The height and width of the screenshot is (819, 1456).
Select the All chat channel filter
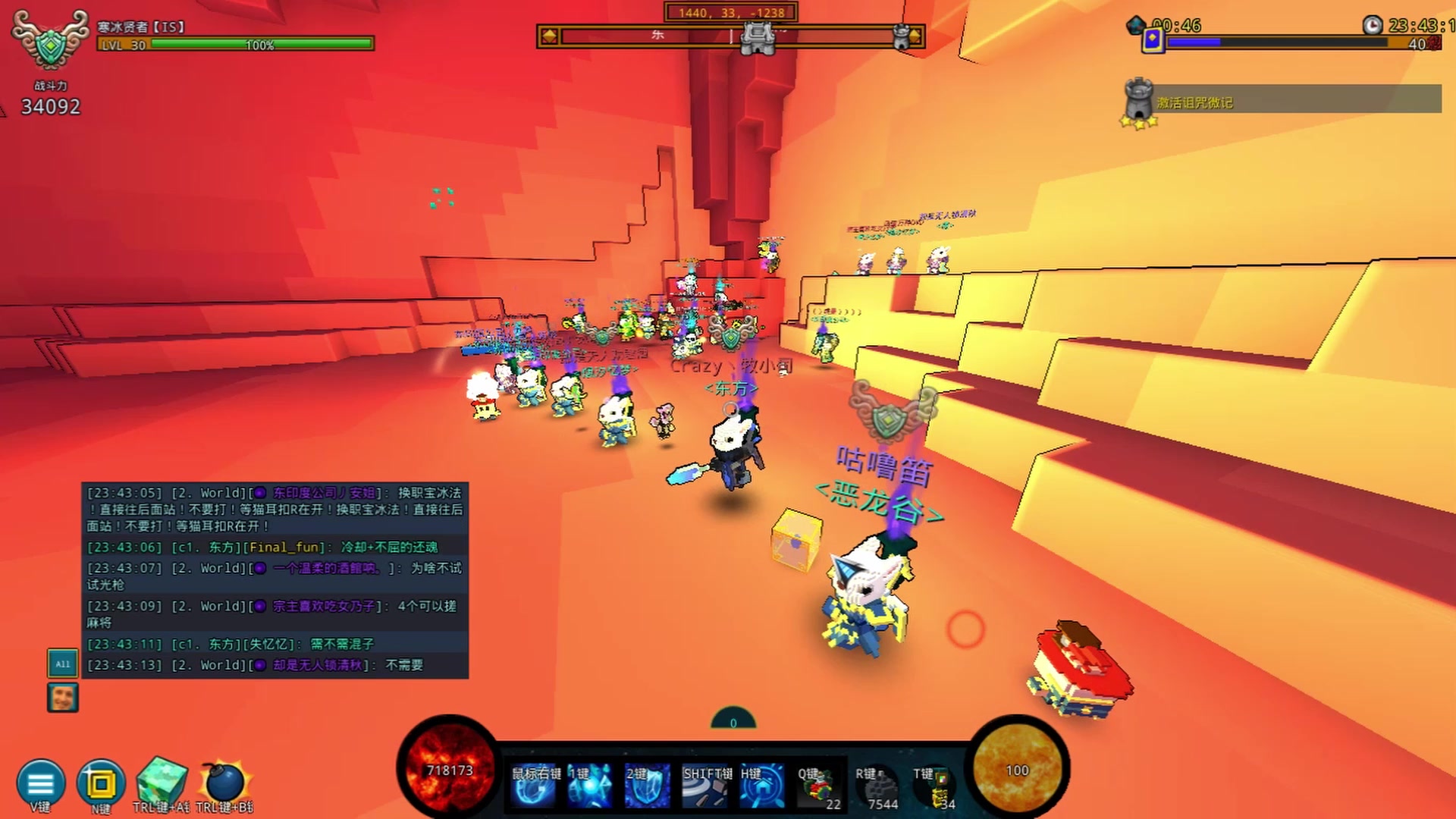[62, 664]
